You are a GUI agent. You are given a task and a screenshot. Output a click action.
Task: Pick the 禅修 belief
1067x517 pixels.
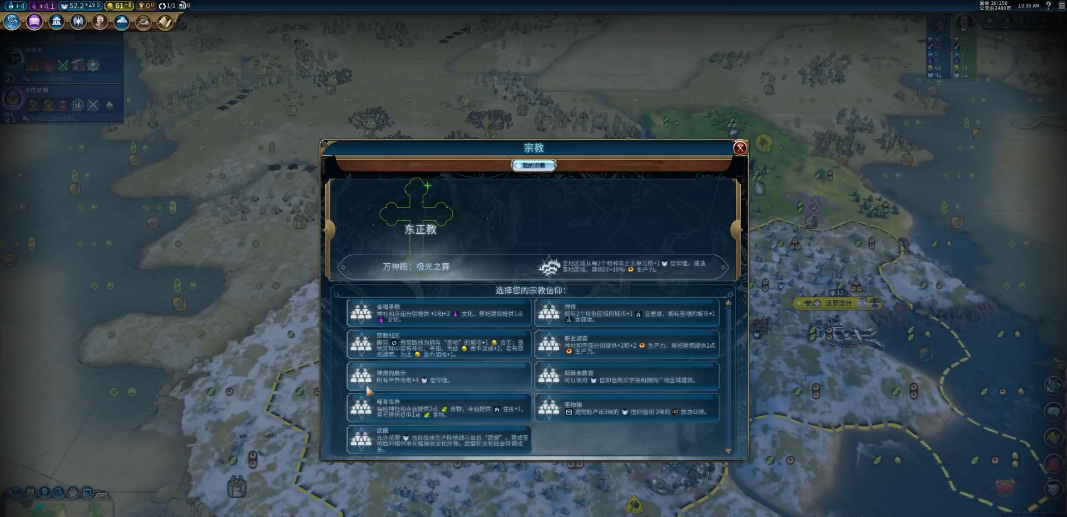pos(627,312)
